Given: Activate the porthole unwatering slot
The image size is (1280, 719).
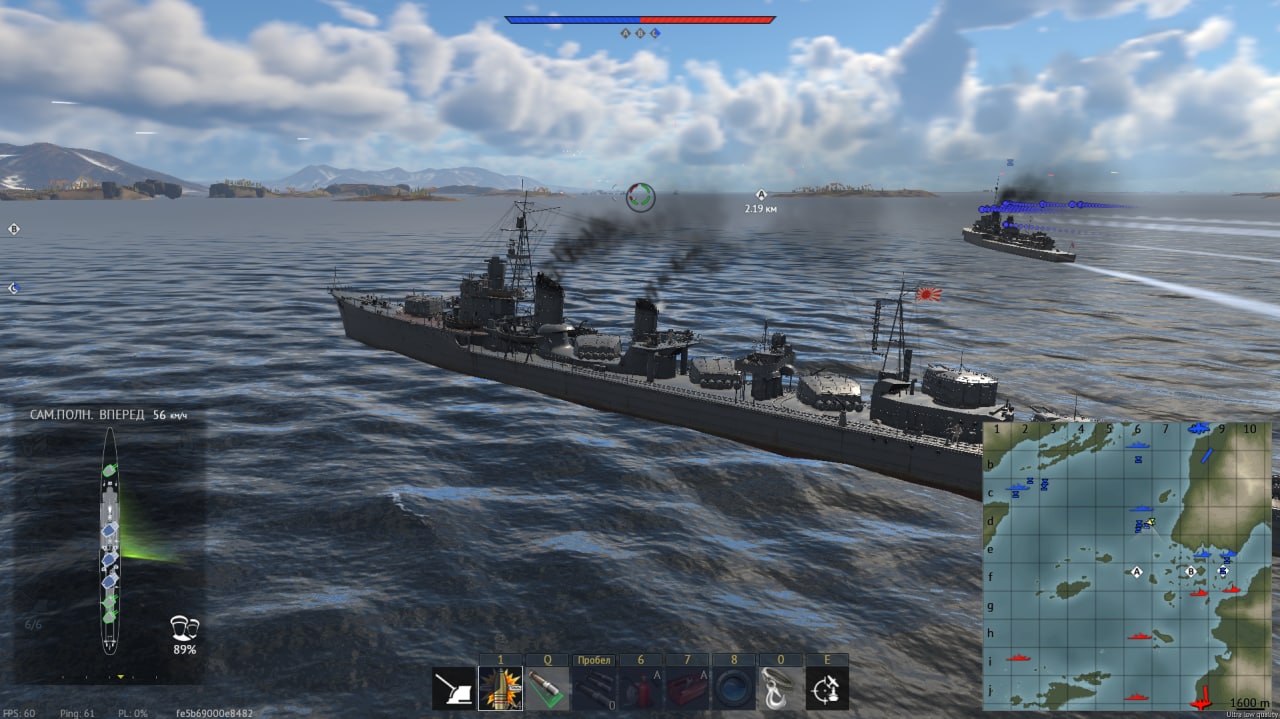Looking at the screenshot, I should [x=734, y=689].
